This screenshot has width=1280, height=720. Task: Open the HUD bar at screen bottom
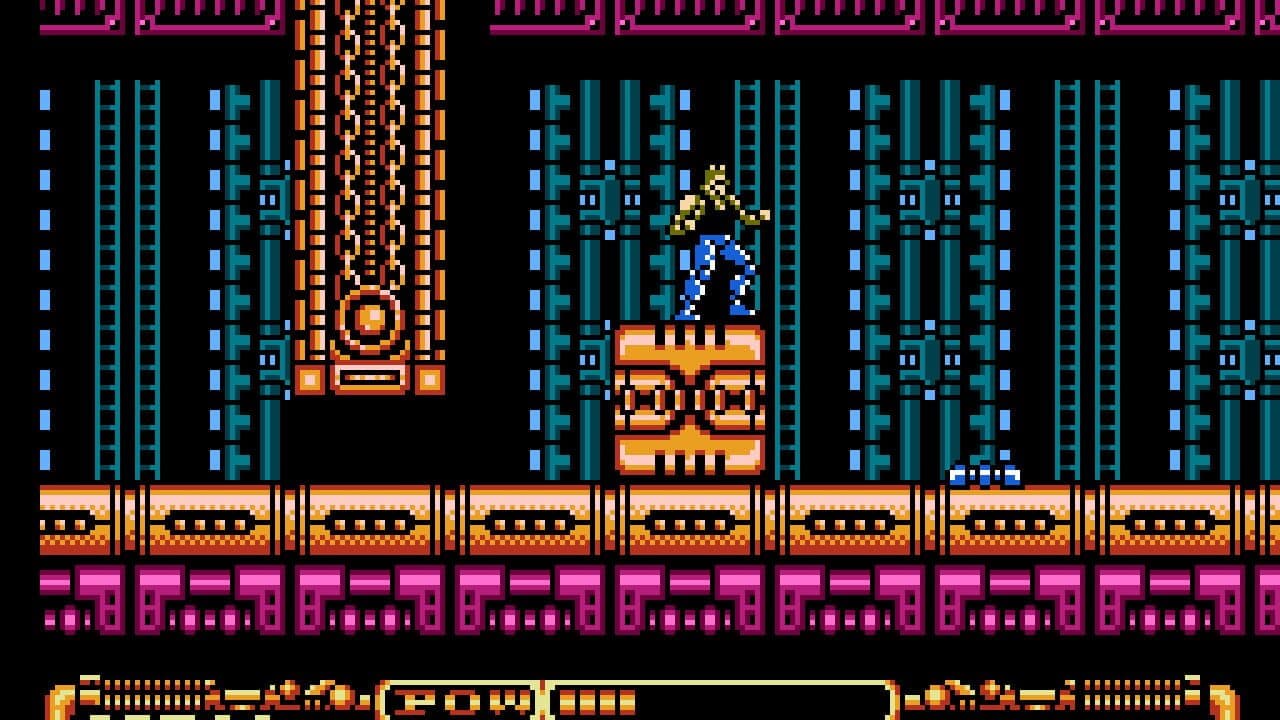click(x=640, y=700)
